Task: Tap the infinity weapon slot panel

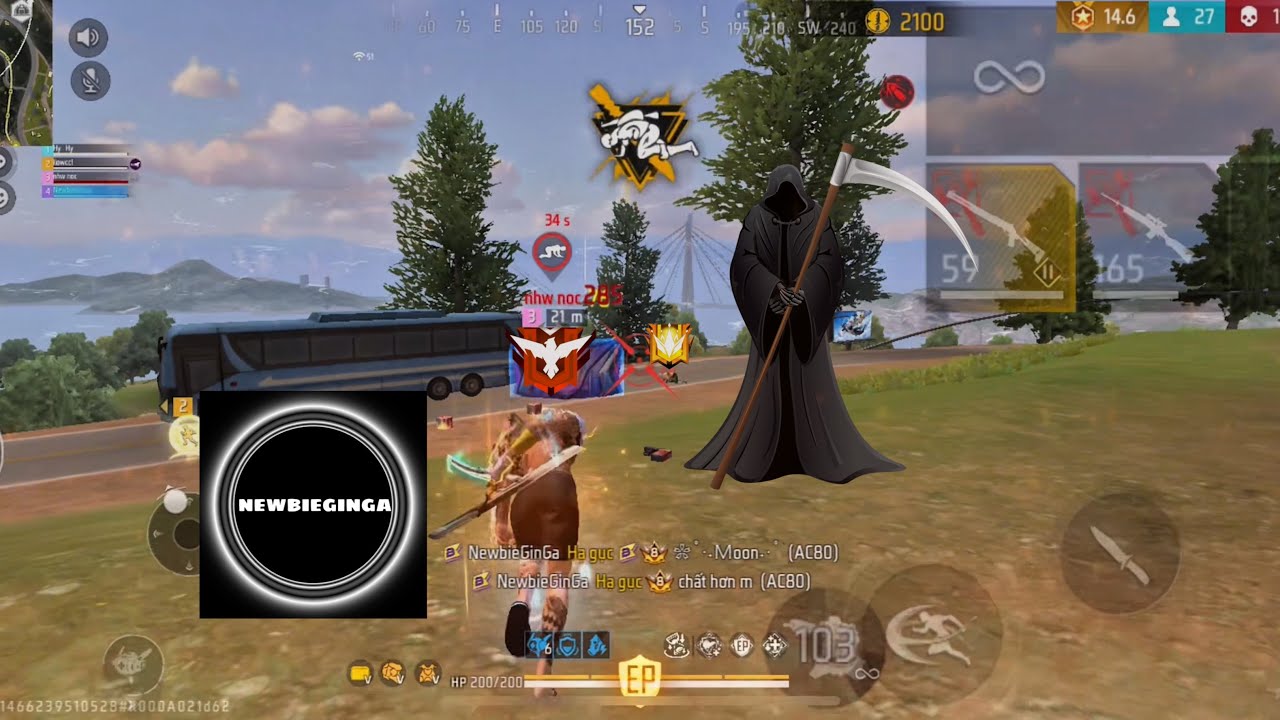Action: tap(1010, 77)
